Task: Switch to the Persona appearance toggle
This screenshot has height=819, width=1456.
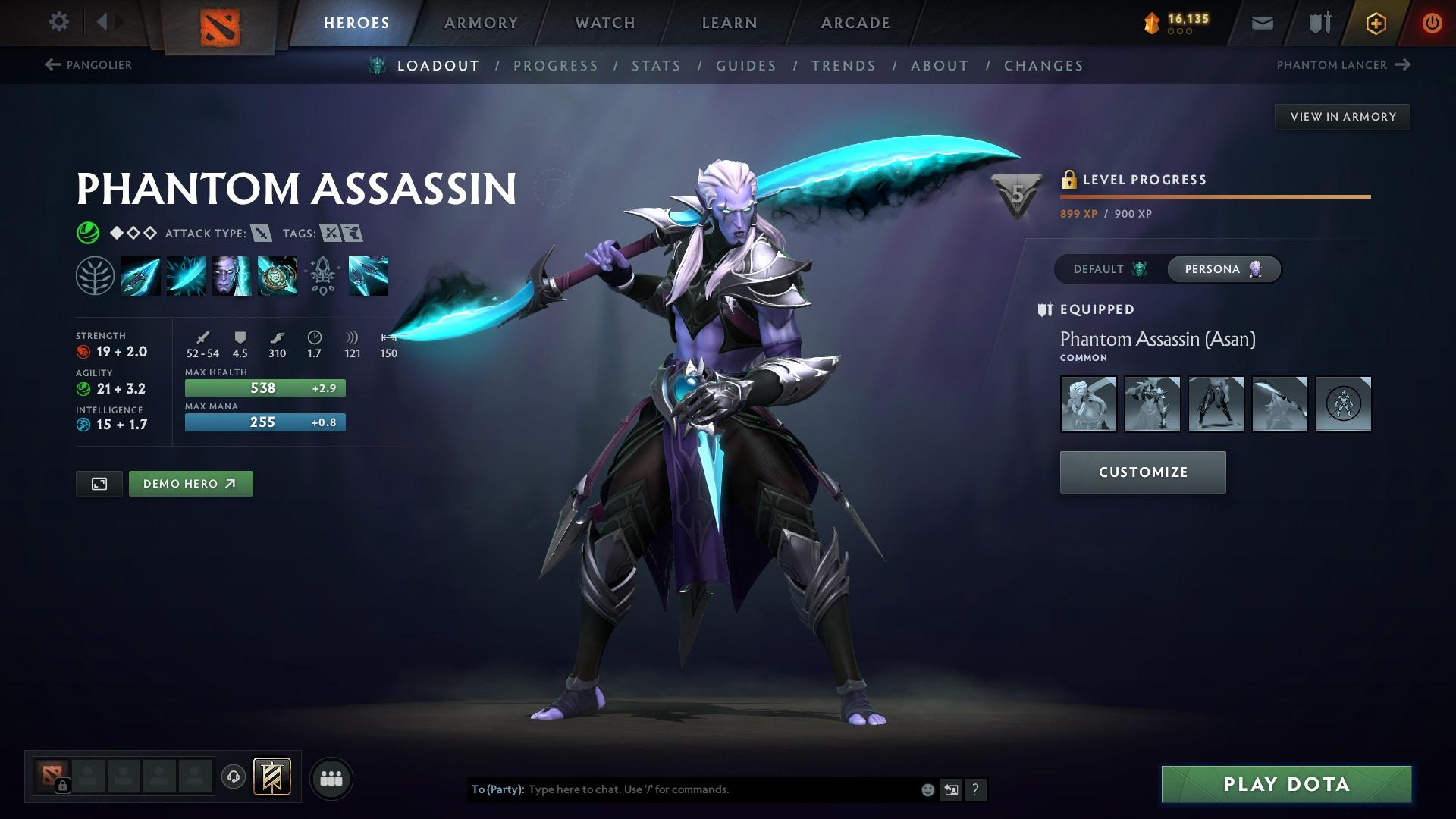Action: 1222,268
